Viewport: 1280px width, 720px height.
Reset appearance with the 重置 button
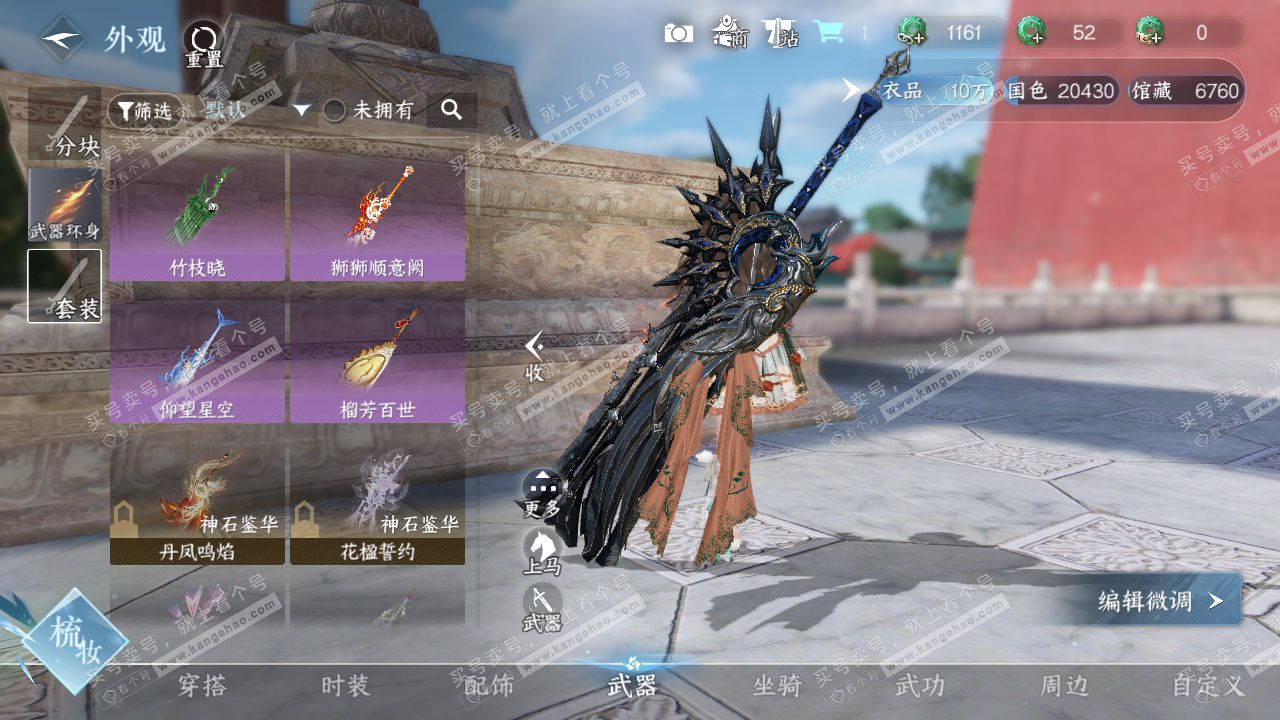point(203,45)
